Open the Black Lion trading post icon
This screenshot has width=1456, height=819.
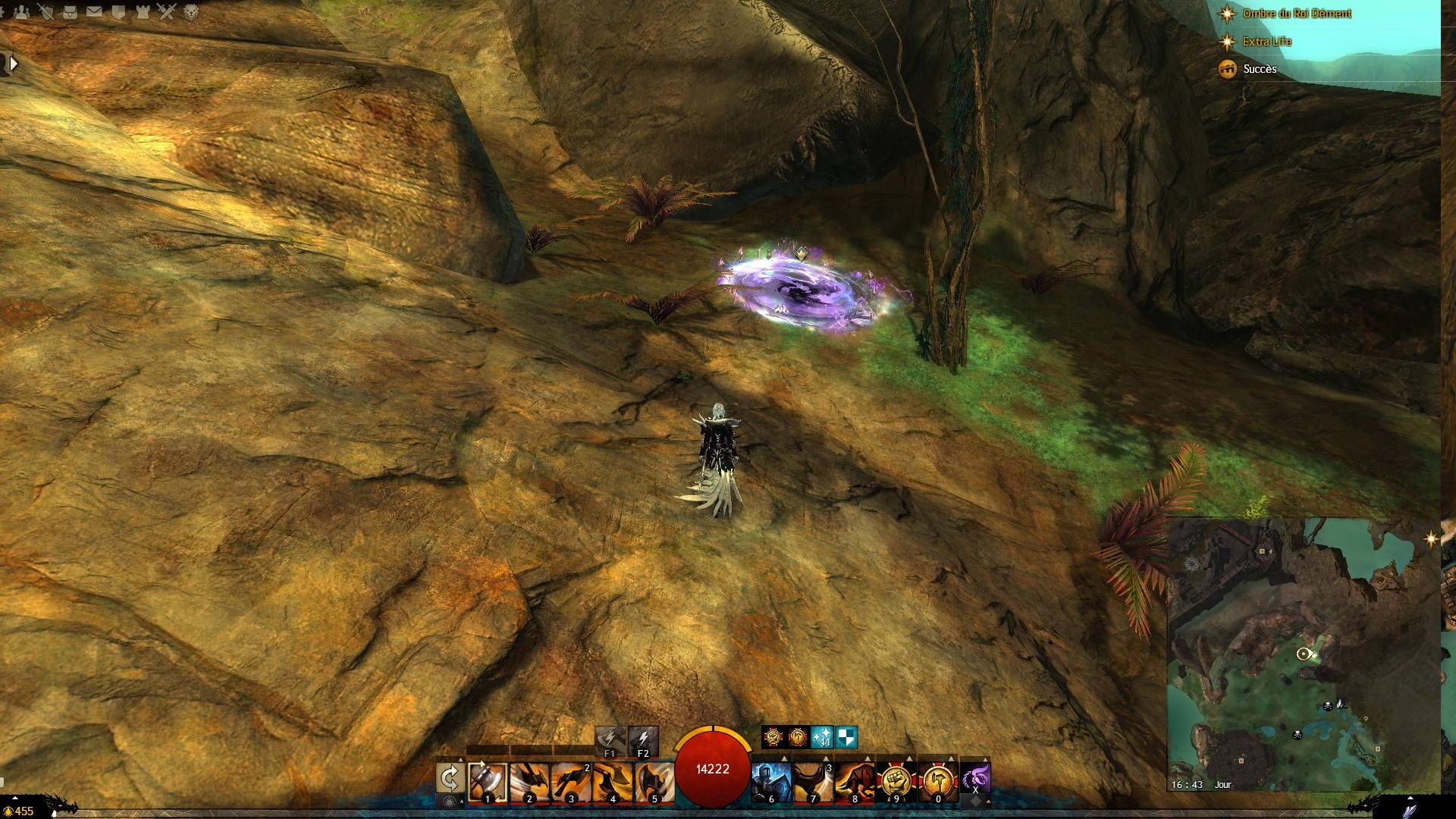[192, 11]
